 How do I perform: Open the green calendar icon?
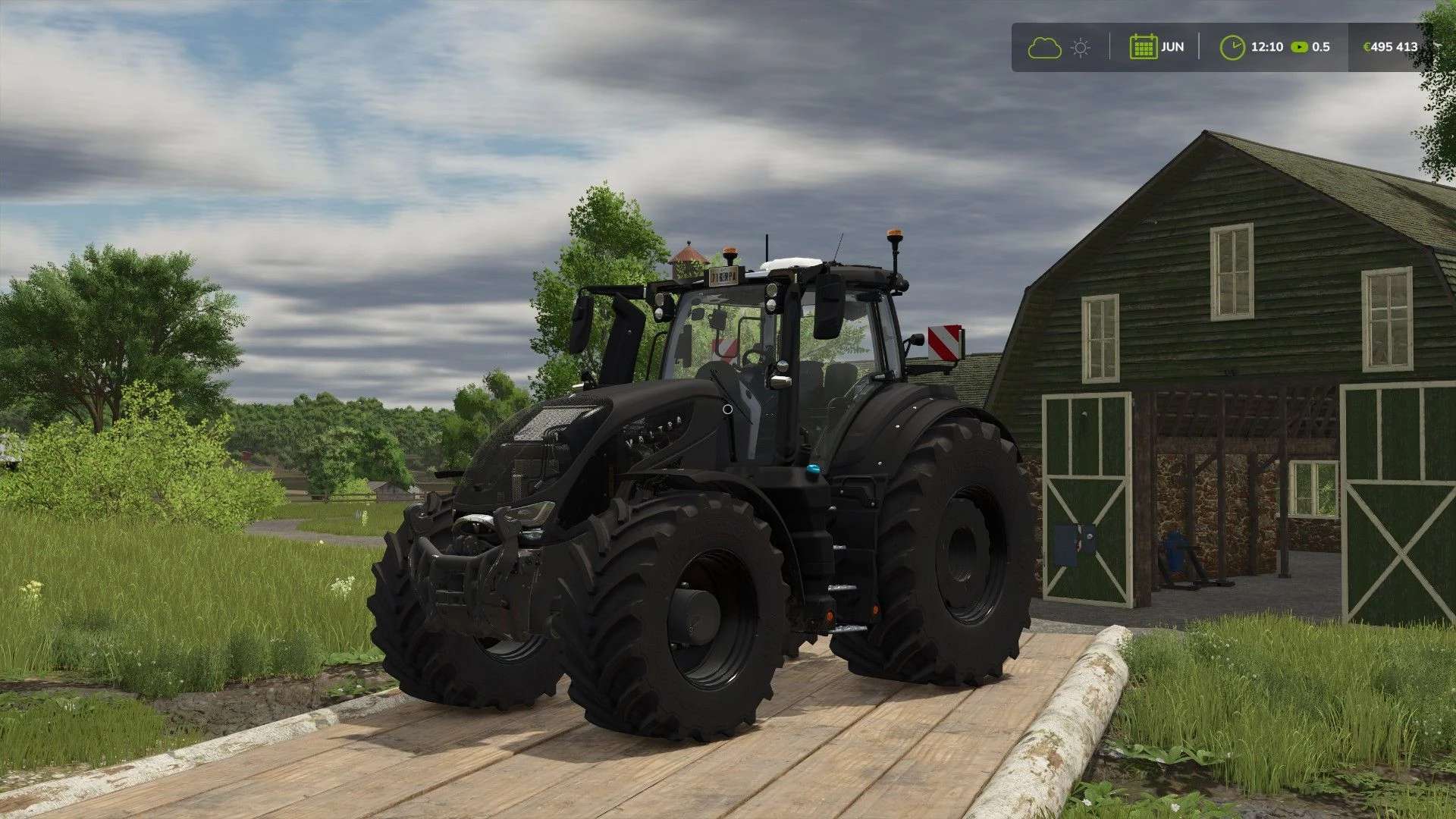(1142, 47)
